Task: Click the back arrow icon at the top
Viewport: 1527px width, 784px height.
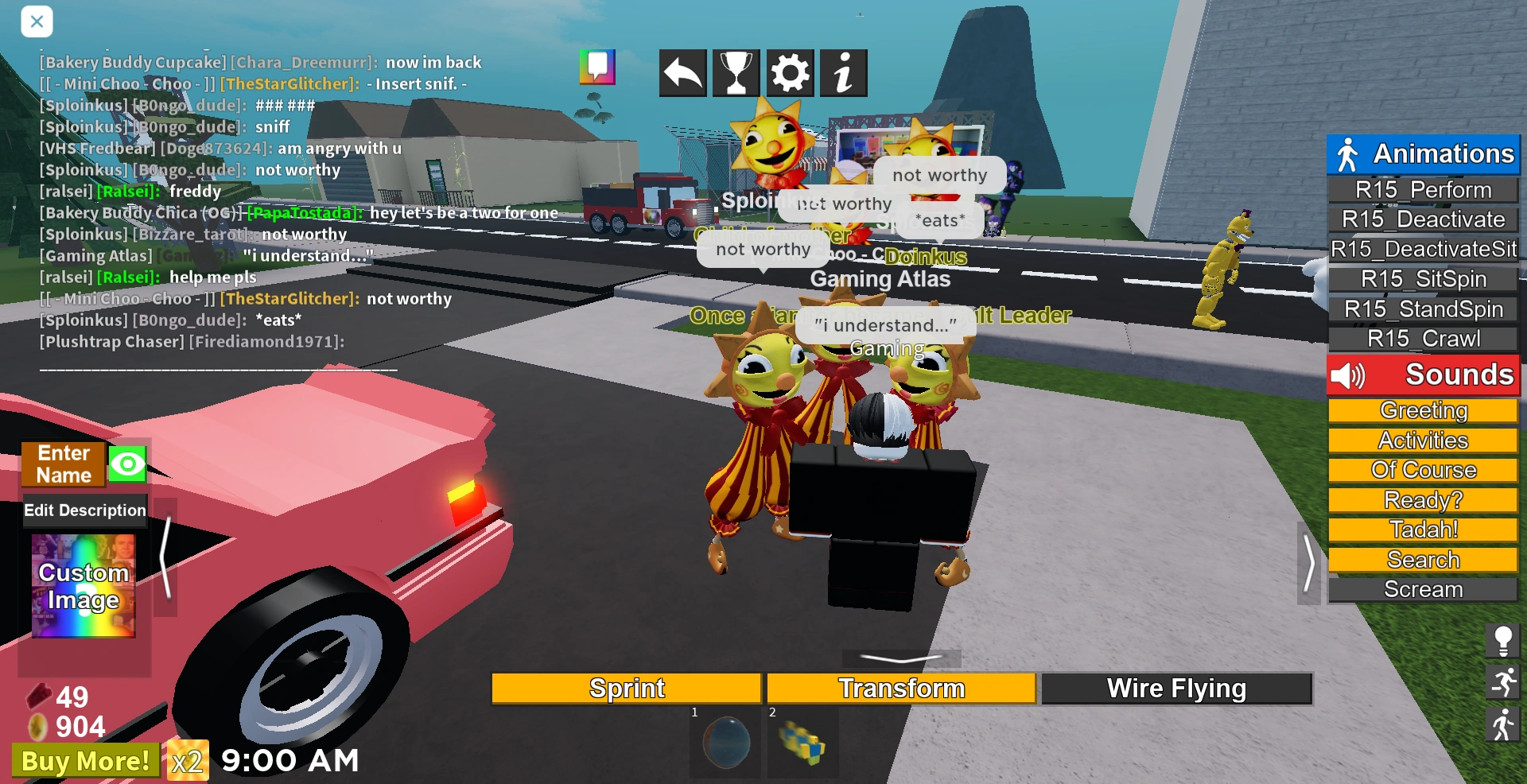Action: [x=682, y=72]
